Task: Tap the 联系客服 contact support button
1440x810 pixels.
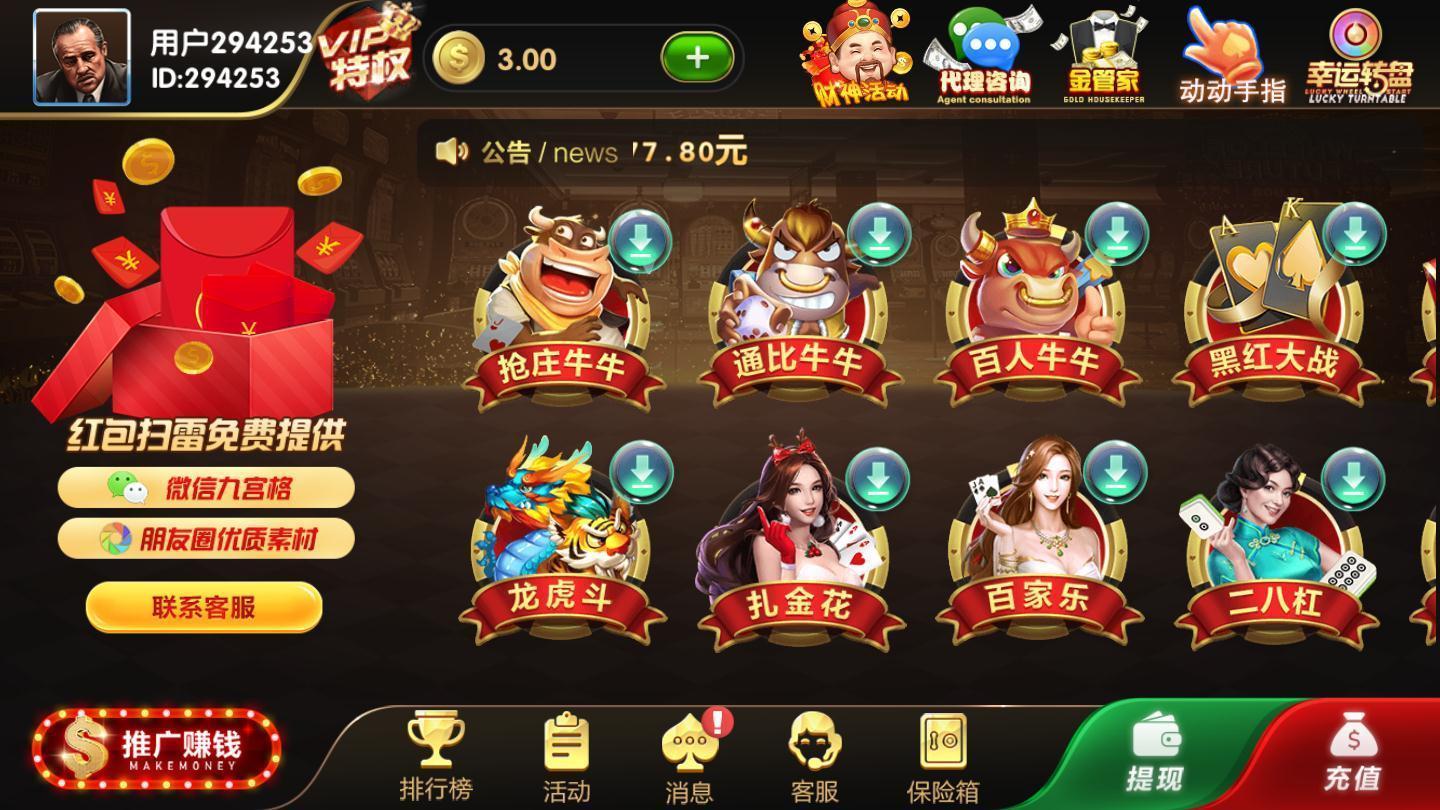Action: pos(205,608)
